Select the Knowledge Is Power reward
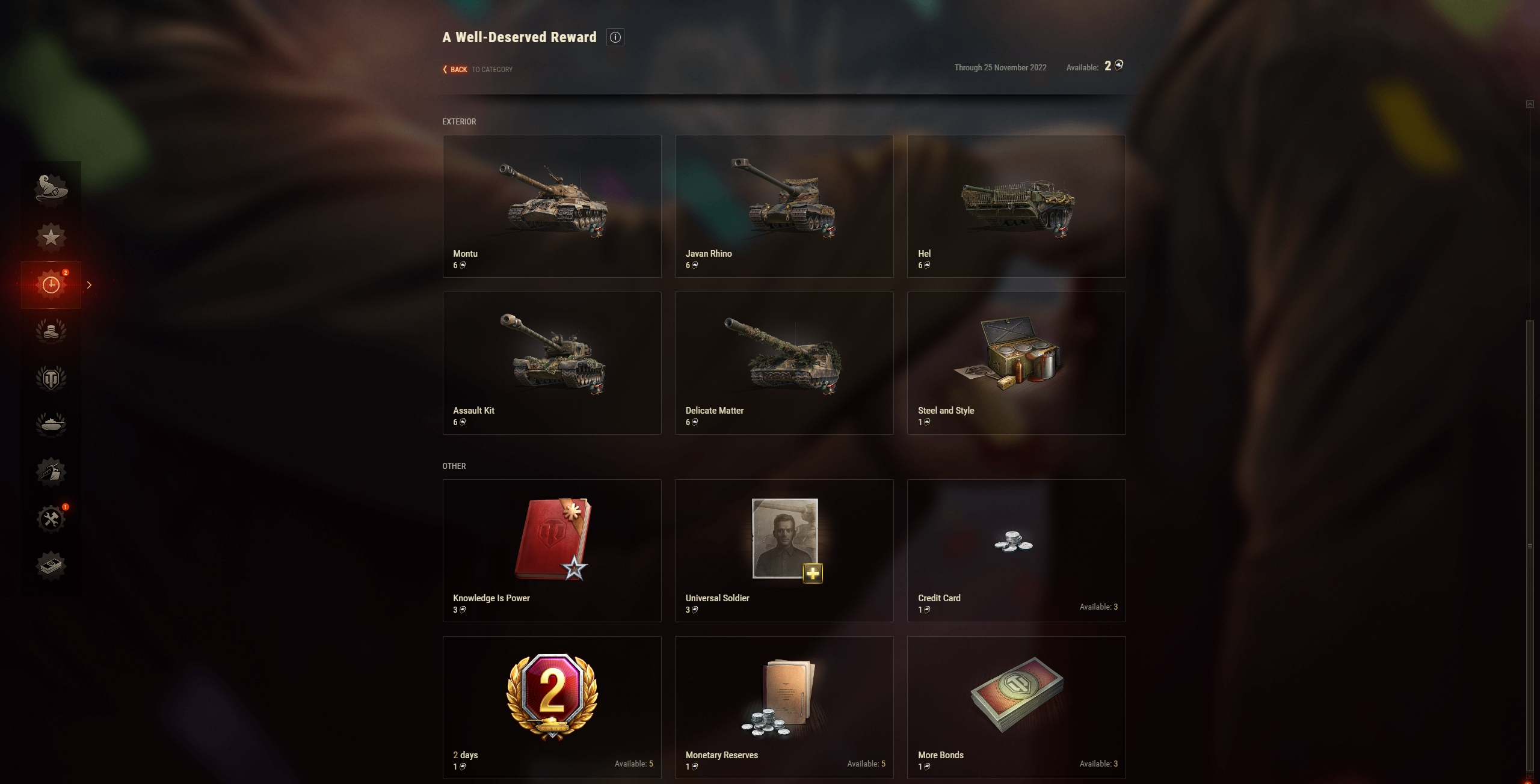 click(552, 550)
